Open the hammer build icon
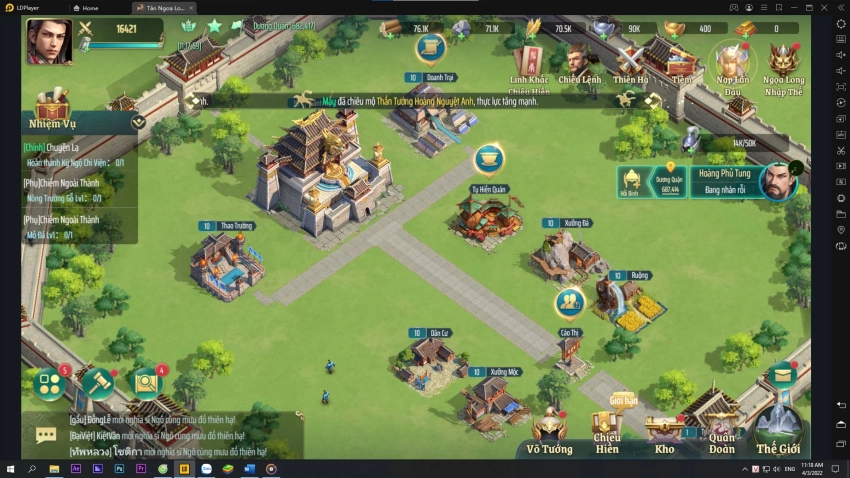Image resolution: width=850 pixels, height=478 pixels. 98,382
